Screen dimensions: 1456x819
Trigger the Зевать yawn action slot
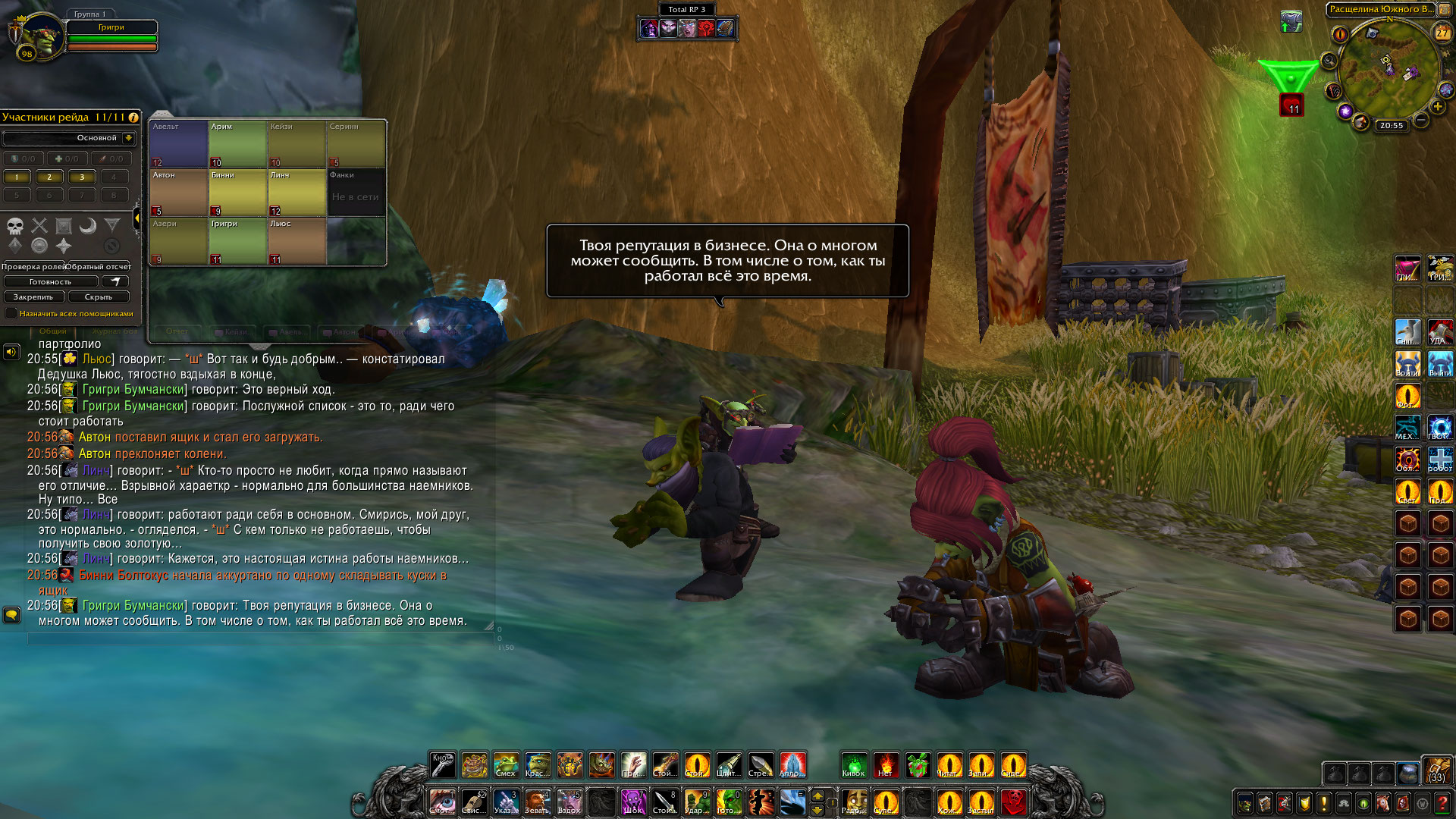point(537,802)
